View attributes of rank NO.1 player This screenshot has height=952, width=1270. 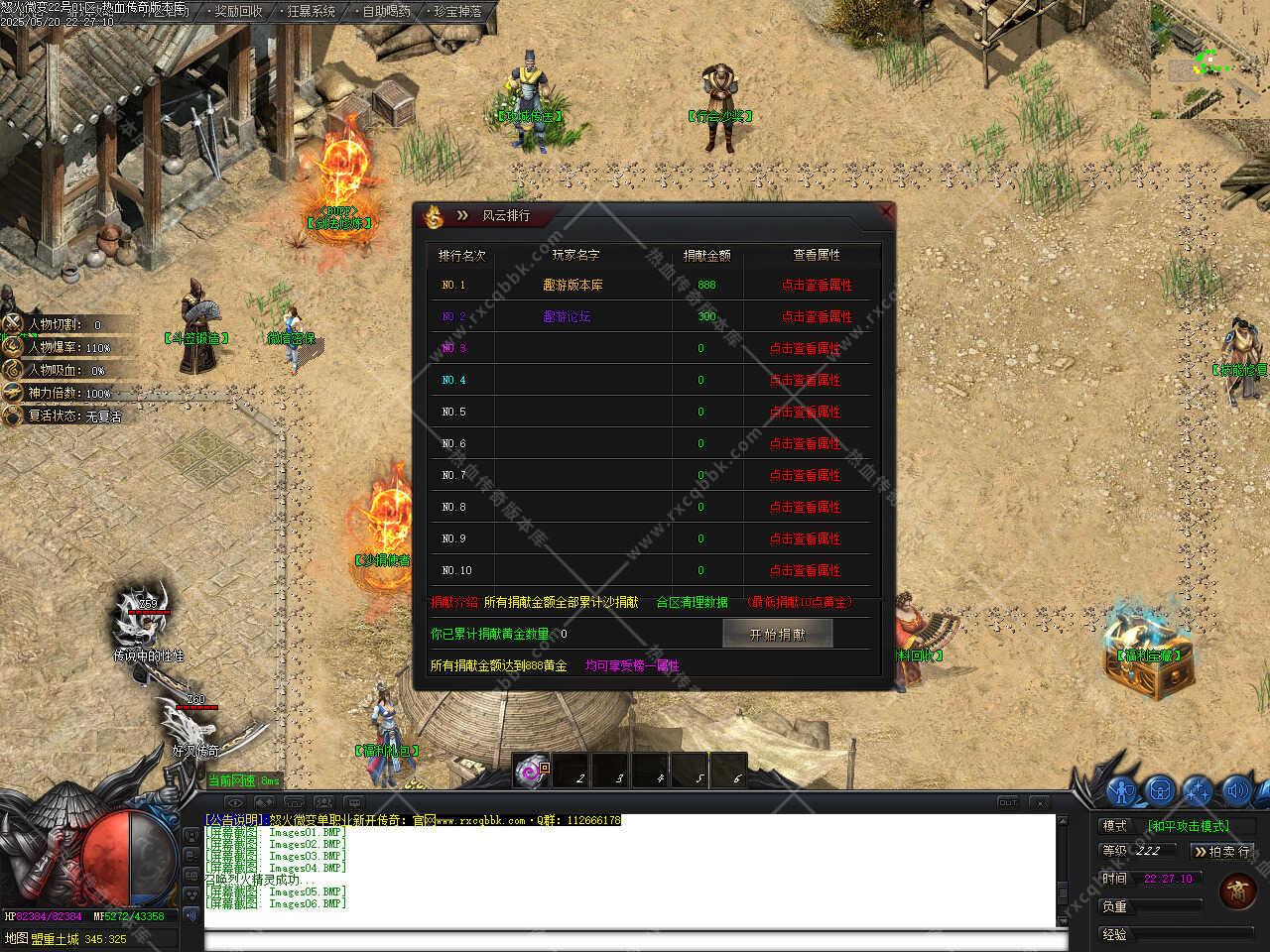pos(816,285)
